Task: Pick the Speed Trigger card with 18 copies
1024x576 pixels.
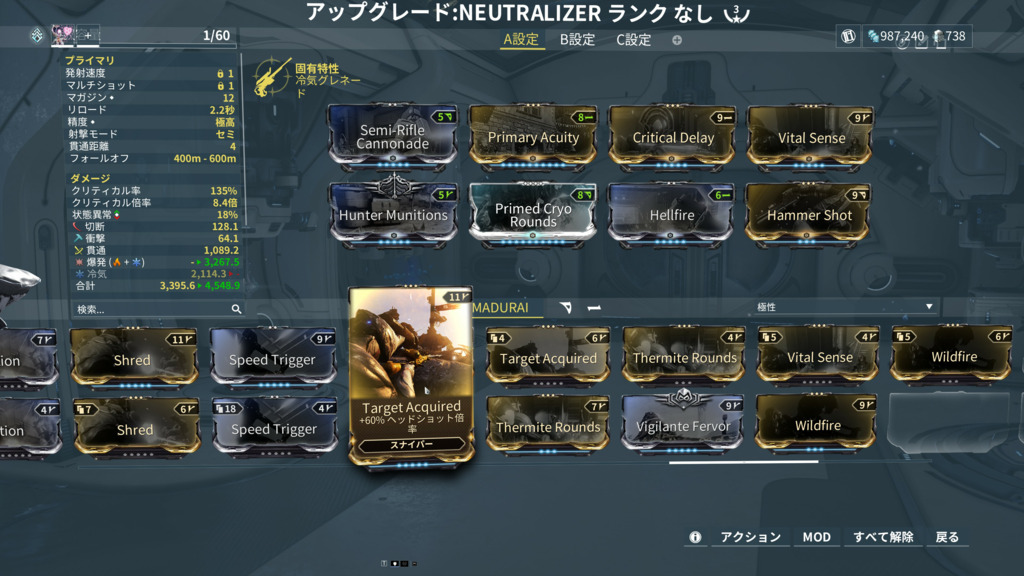Action: [272, 427]
